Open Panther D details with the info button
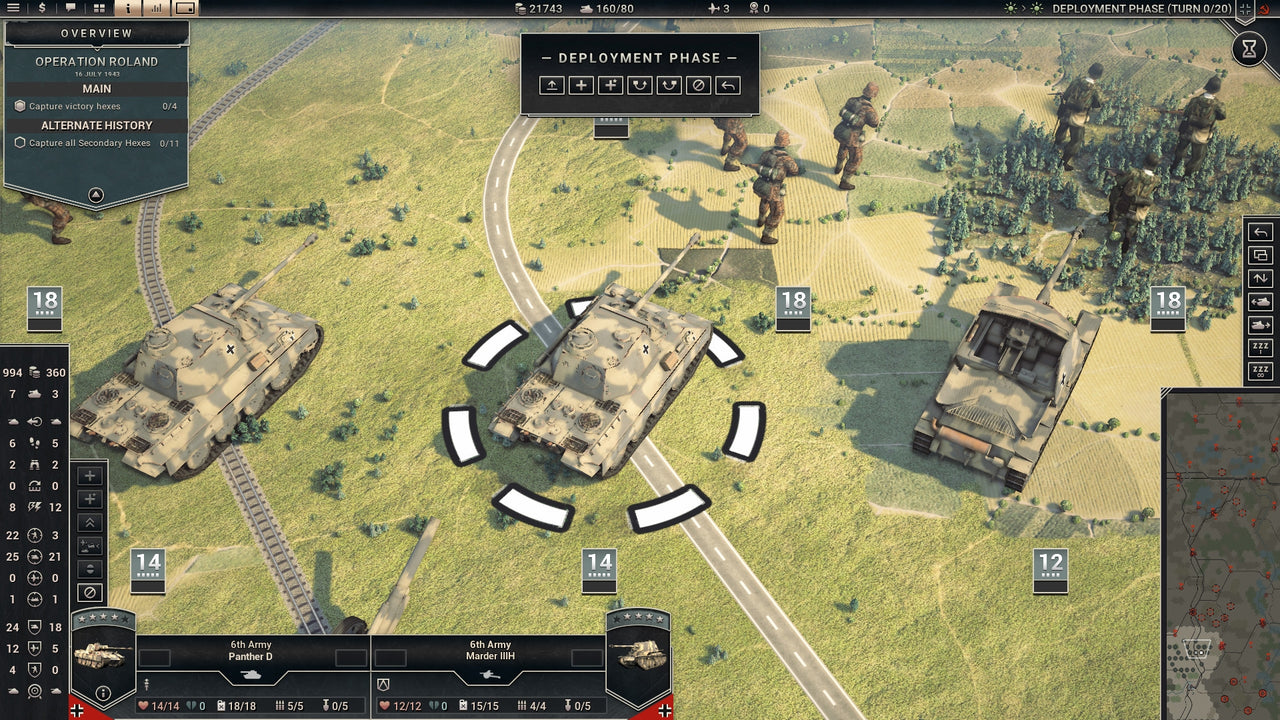Viewport: 1280px width, 720px height. [x=103, y=692]
